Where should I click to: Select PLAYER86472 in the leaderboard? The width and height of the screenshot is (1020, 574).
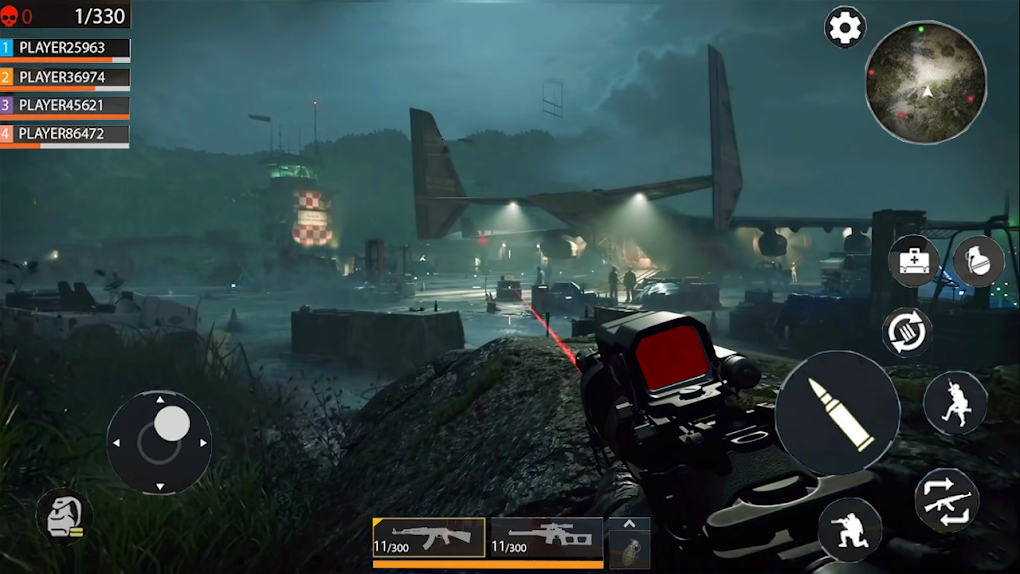pyautogui.click(x=65, y=133)
